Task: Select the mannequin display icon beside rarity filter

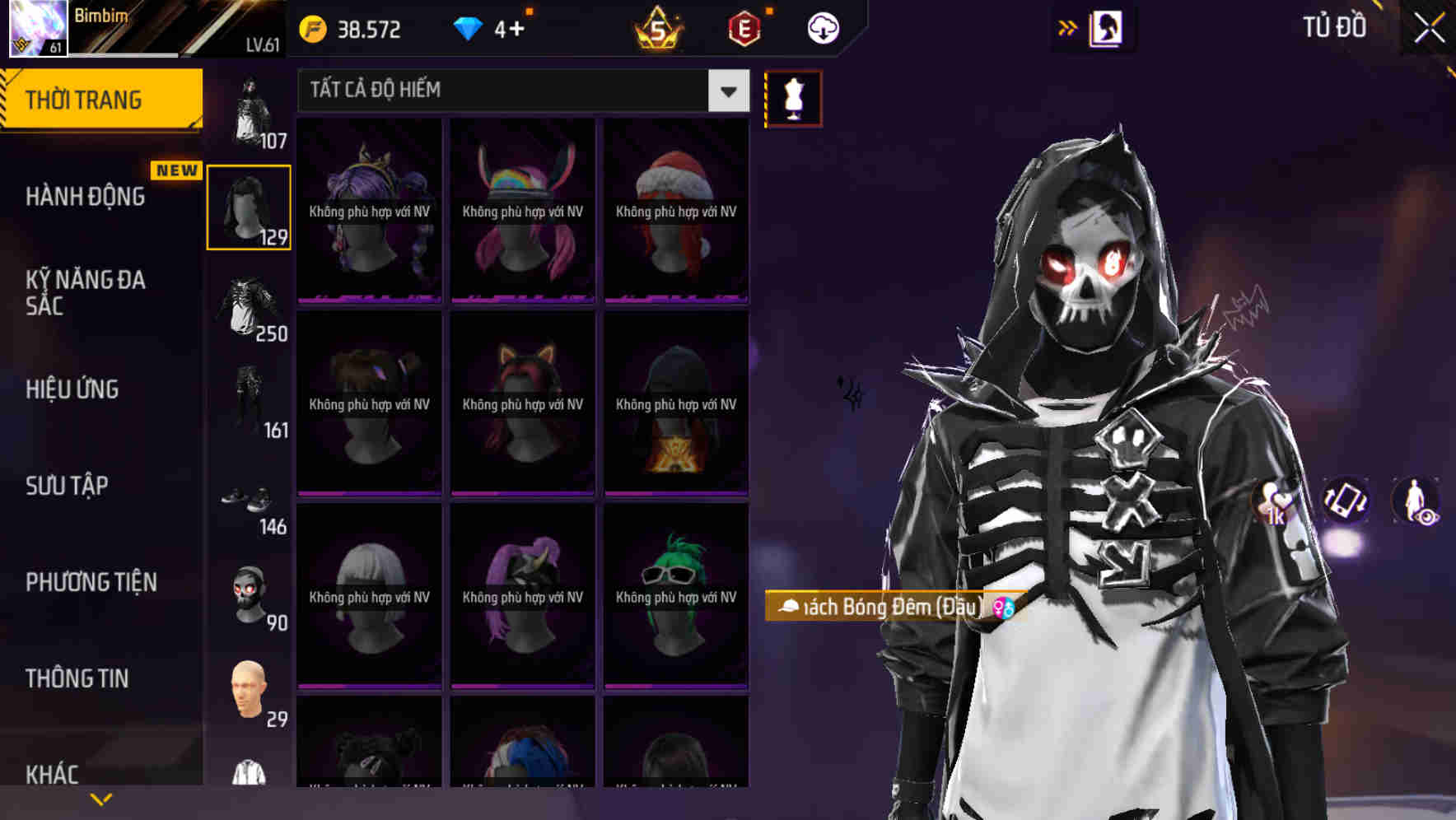Action: tap(793, 97)
